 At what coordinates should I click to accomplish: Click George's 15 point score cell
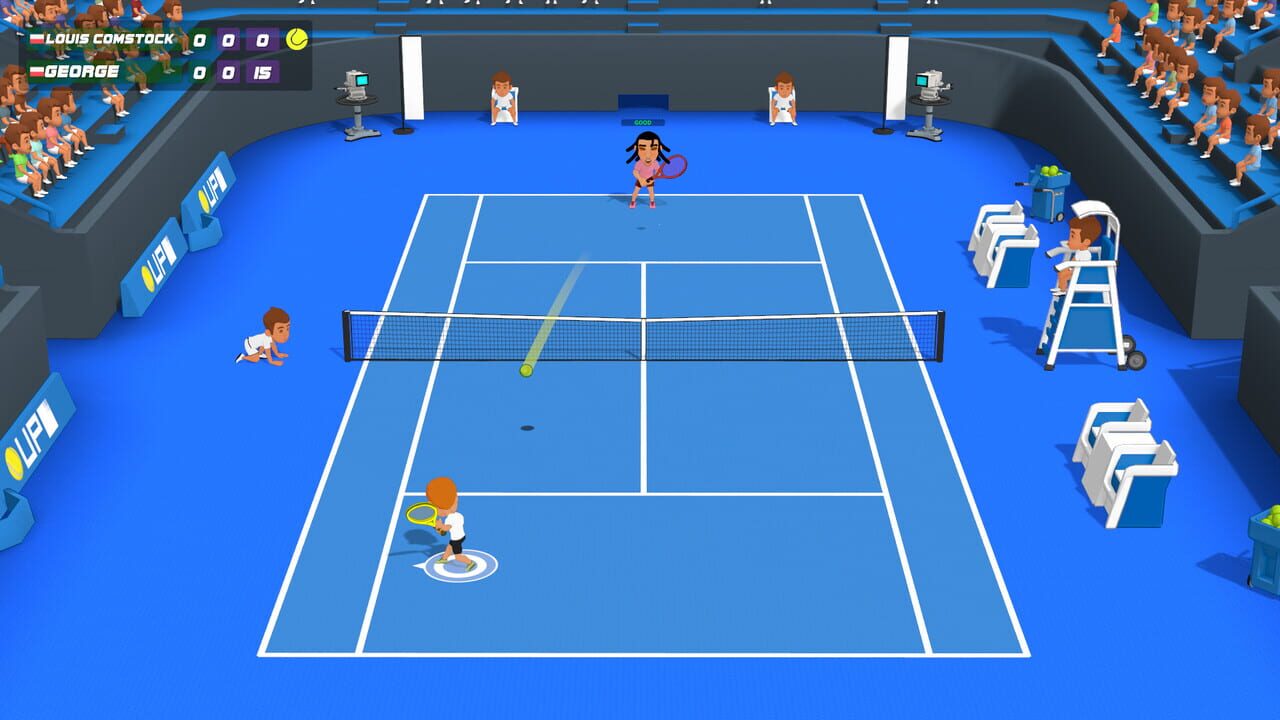coord(262,71)
